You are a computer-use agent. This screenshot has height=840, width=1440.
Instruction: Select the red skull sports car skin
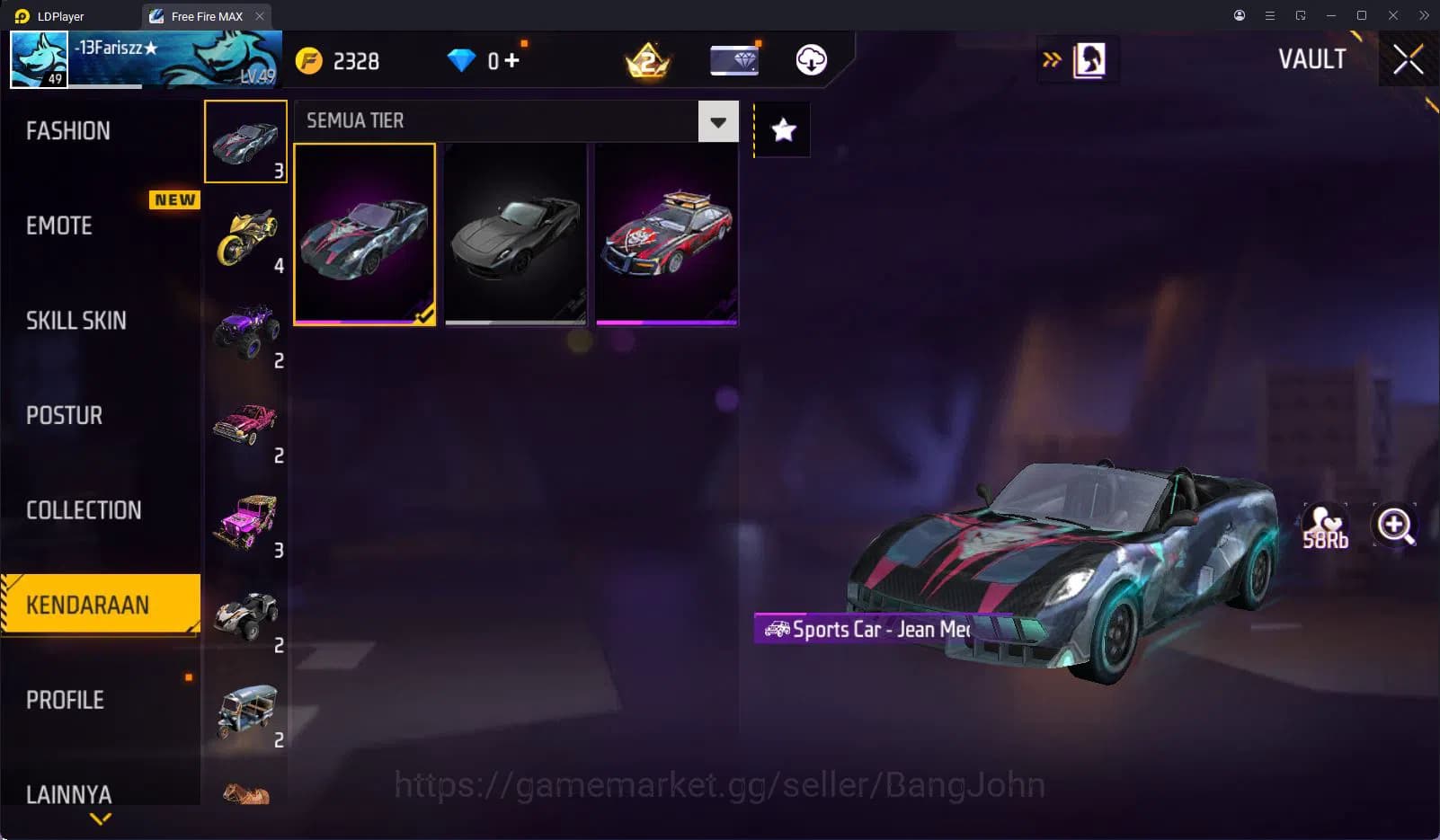tap(666, 234)
